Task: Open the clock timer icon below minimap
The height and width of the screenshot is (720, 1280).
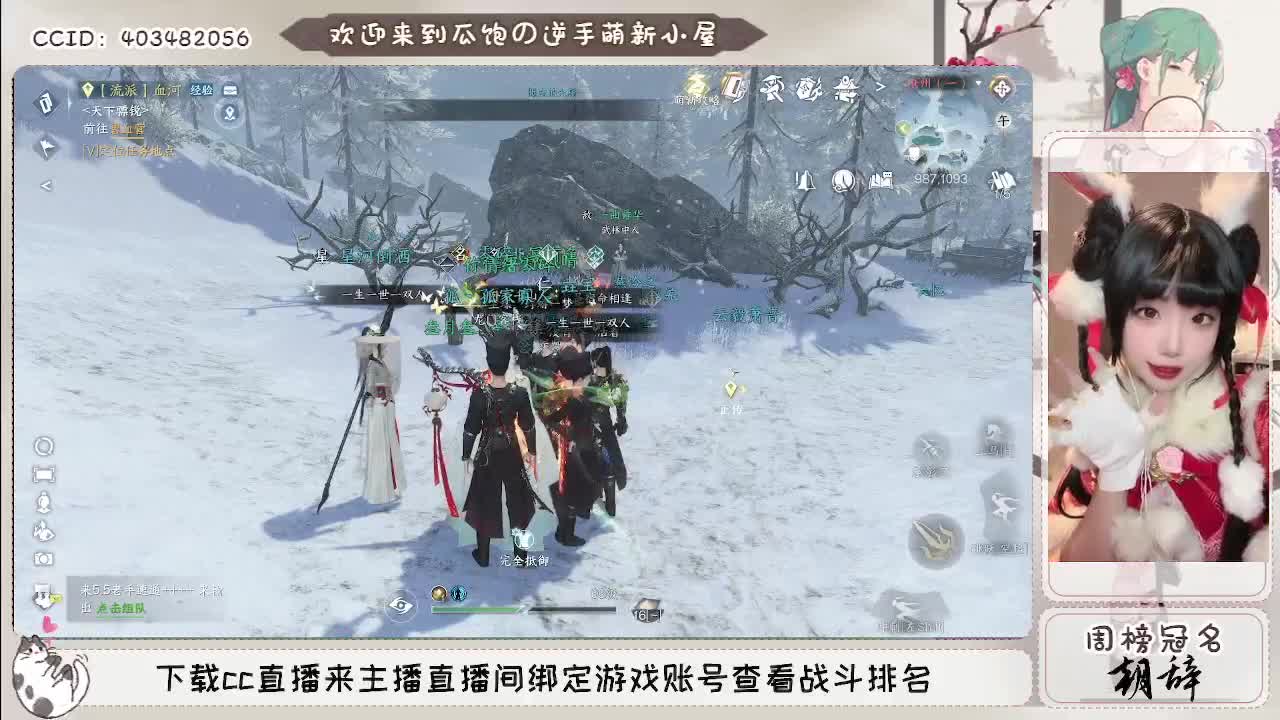Action: [843, 180]
